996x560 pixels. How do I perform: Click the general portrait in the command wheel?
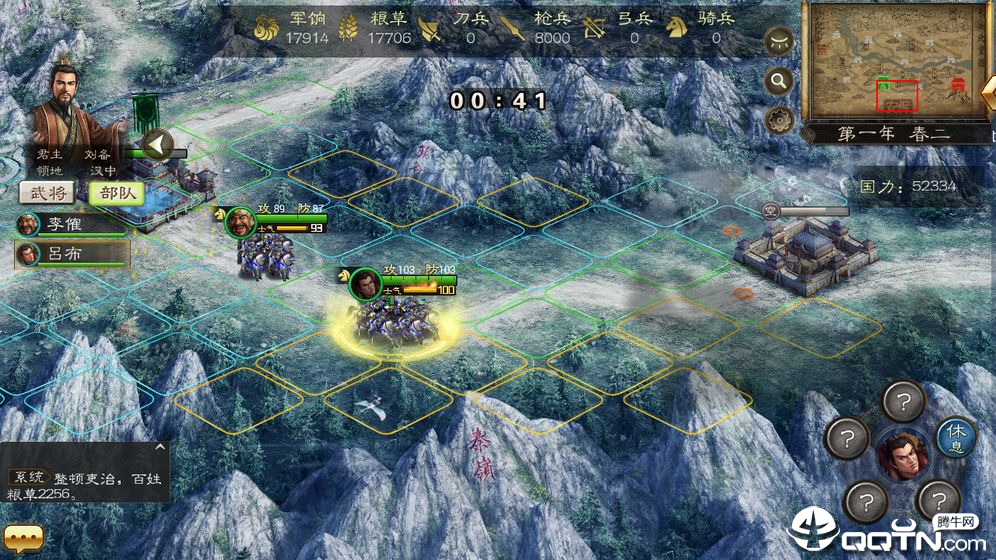click(x=902, y=457)
